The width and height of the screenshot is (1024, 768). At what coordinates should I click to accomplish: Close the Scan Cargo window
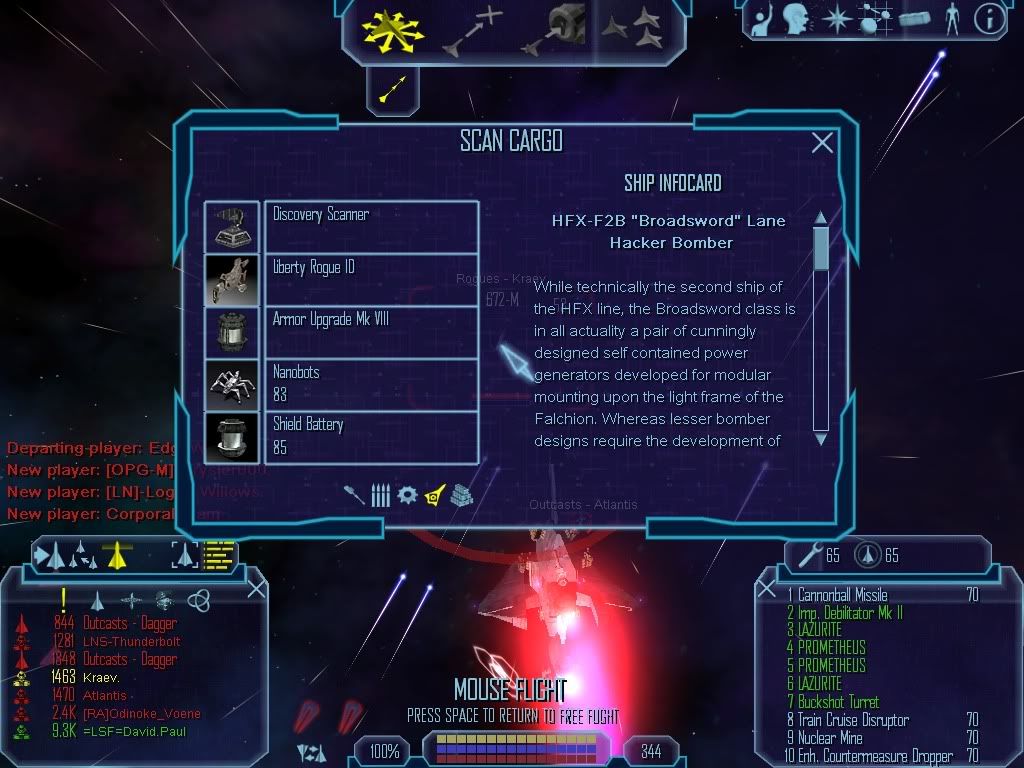pyautogui.click(x=822, y=143)
